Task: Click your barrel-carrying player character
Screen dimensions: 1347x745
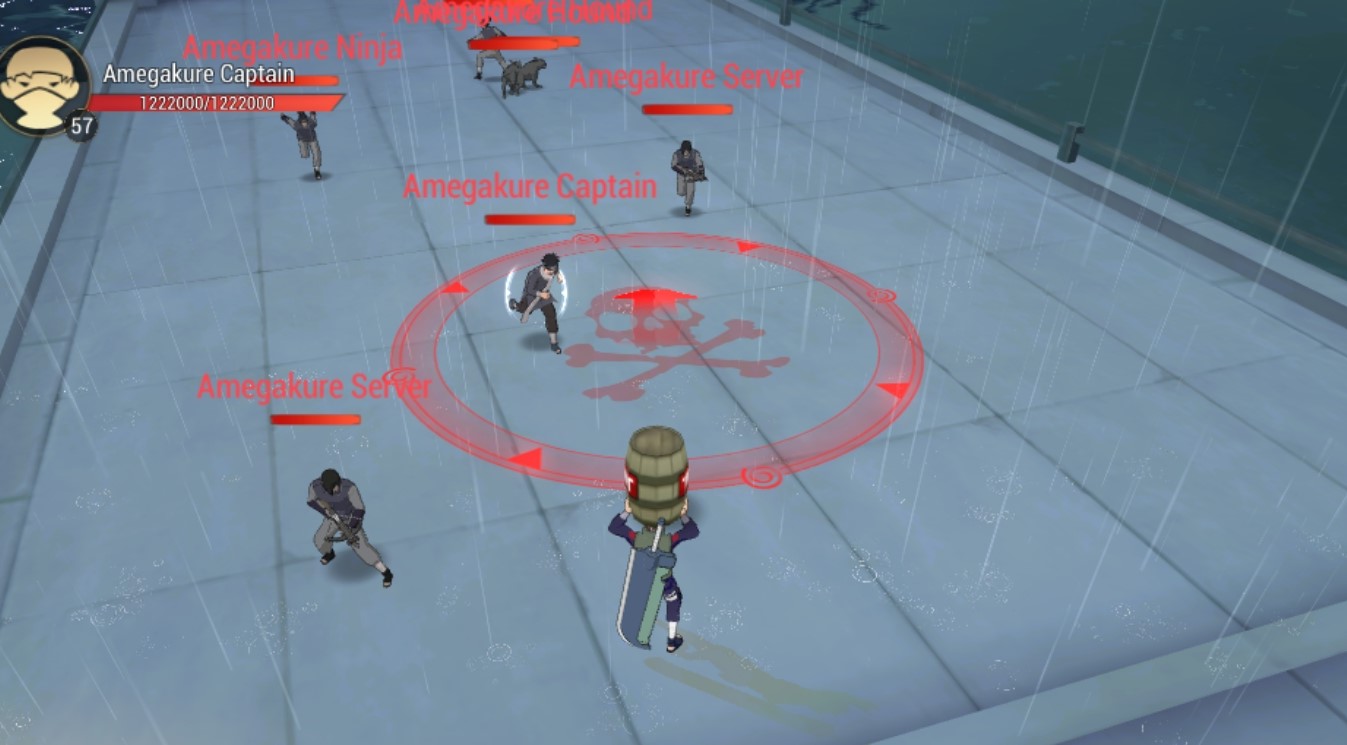Action: 655,570
